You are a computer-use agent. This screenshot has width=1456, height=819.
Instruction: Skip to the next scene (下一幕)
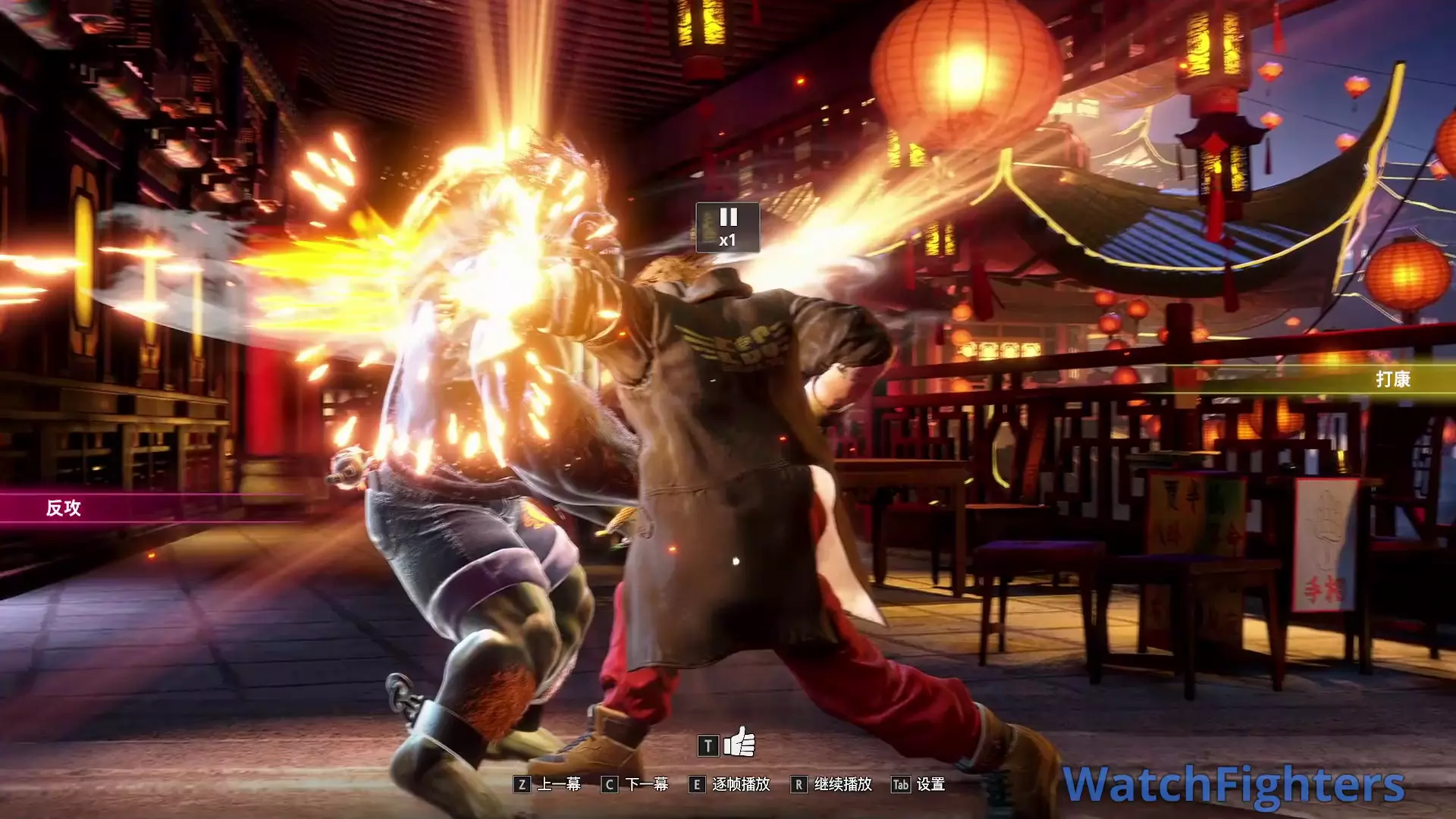635,784
